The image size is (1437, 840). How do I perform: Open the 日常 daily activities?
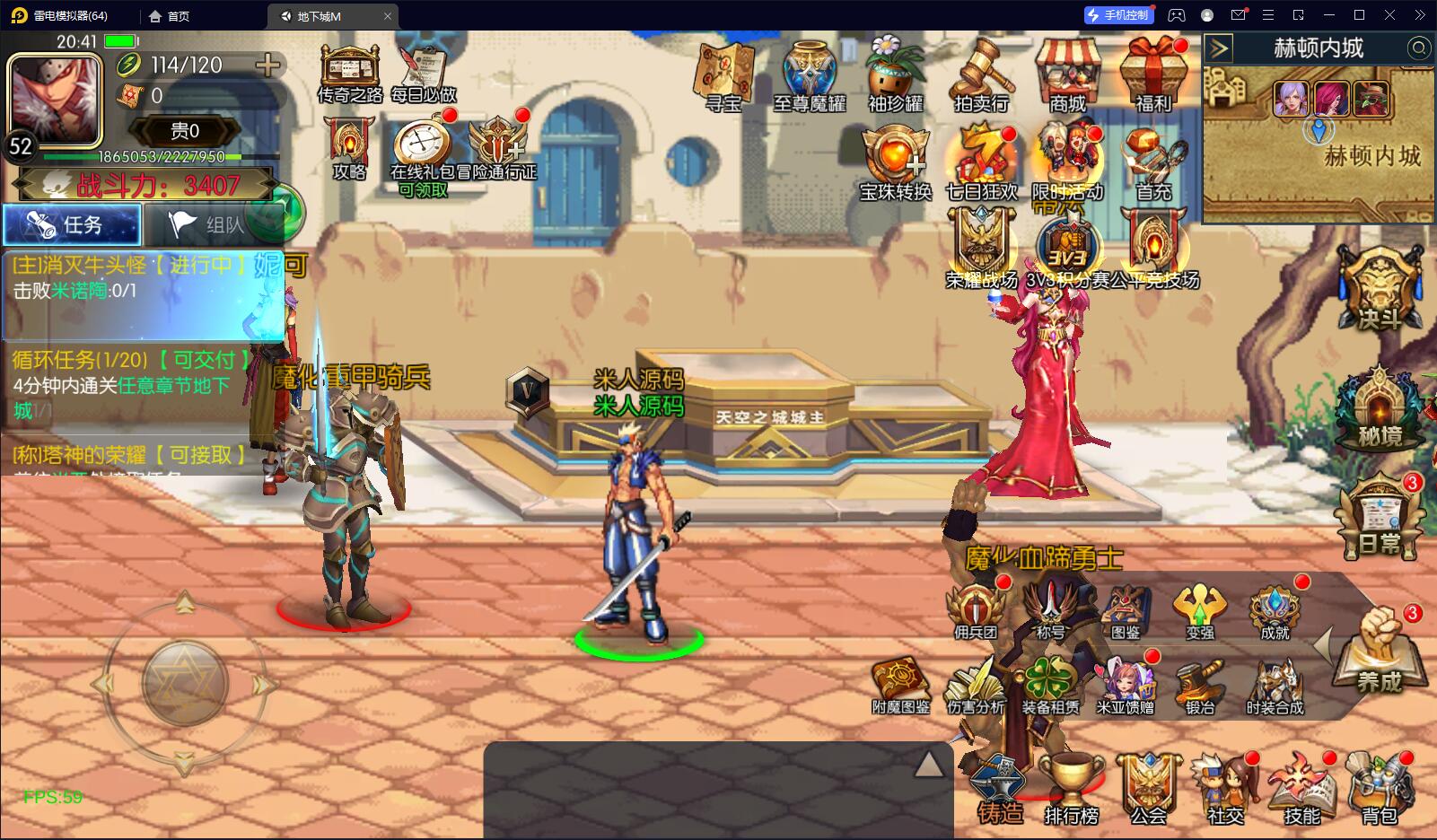[1380, 516]
